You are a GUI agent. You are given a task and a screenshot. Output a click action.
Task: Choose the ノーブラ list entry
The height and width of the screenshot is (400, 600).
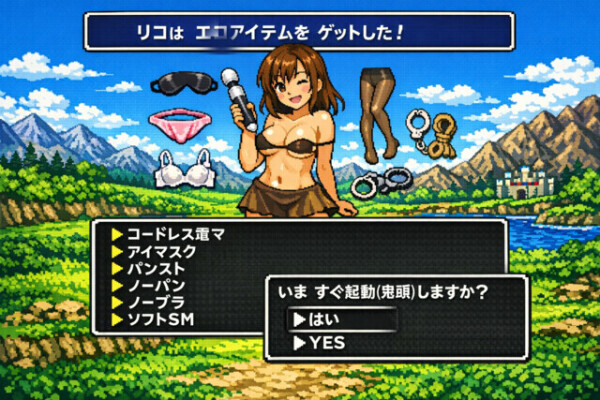(x=154, y=302)
